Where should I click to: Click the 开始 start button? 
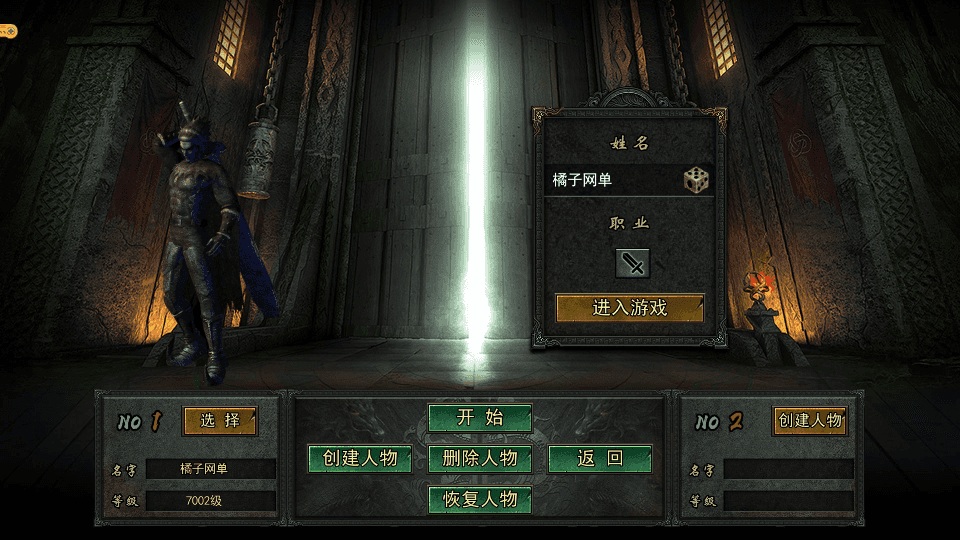pyautogui.click(x=480, y=418)
